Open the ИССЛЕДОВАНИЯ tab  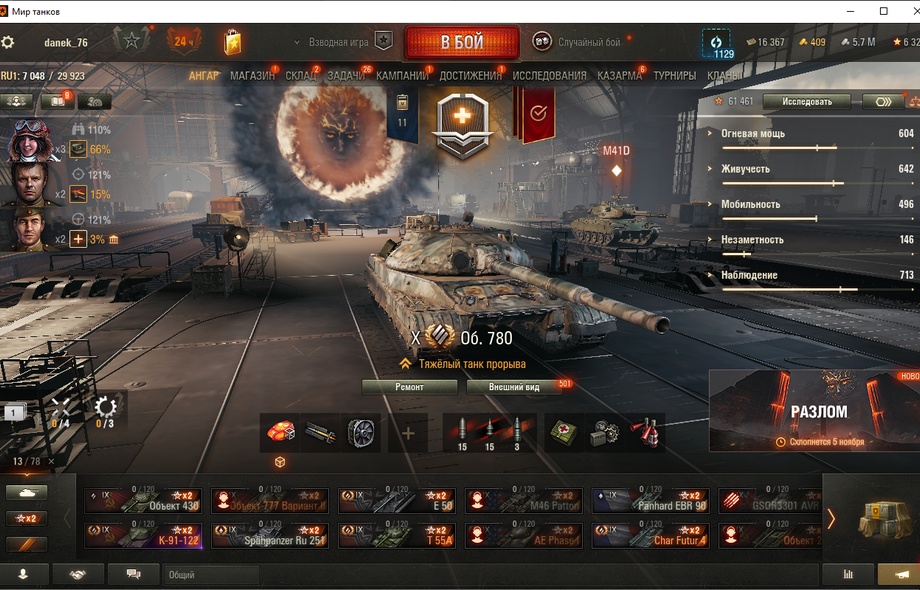549,76
